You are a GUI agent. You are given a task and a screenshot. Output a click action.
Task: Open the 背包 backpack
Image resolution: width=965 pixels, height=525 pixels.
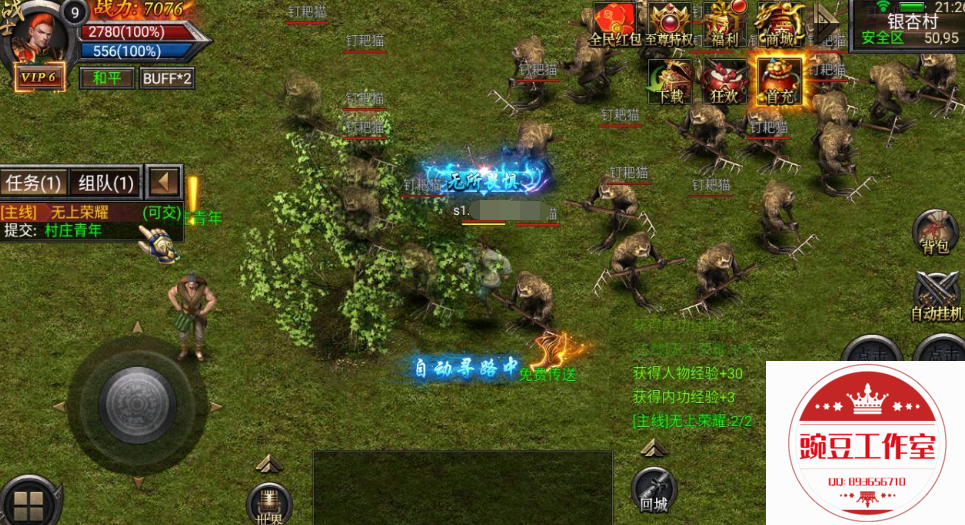click(x=934, y=233)
